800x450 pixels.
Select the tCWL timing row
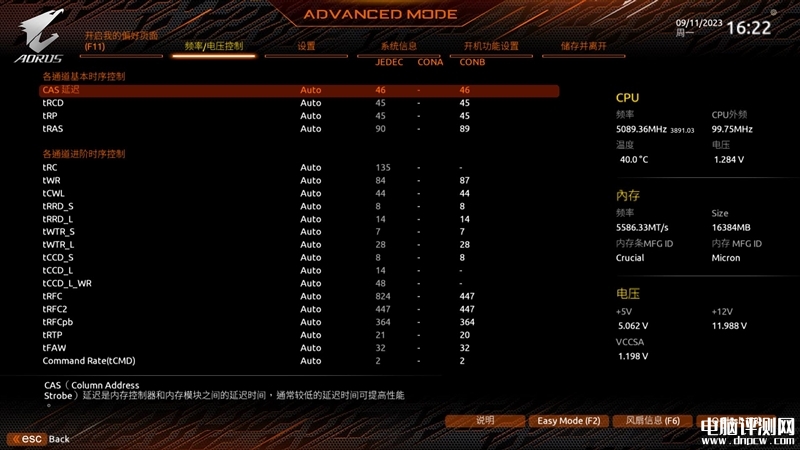click(x=53, y=193)
